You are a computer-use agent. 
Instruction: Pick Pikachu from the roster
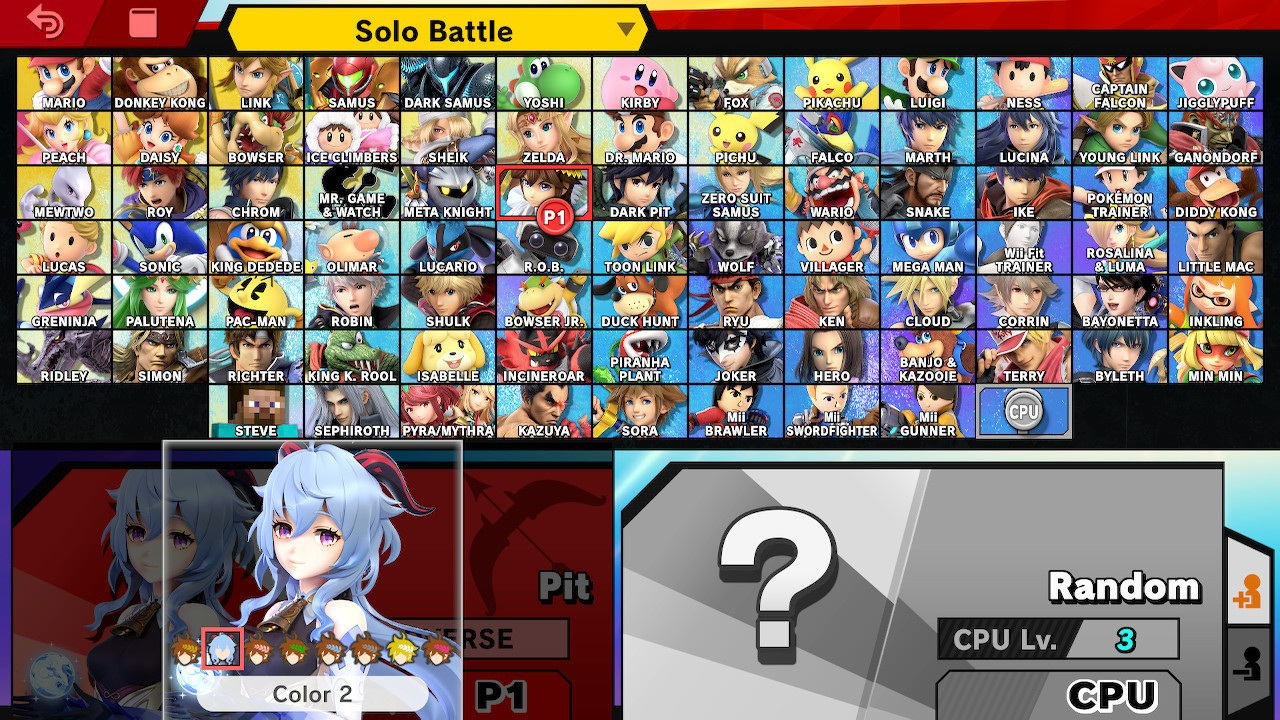831,79
